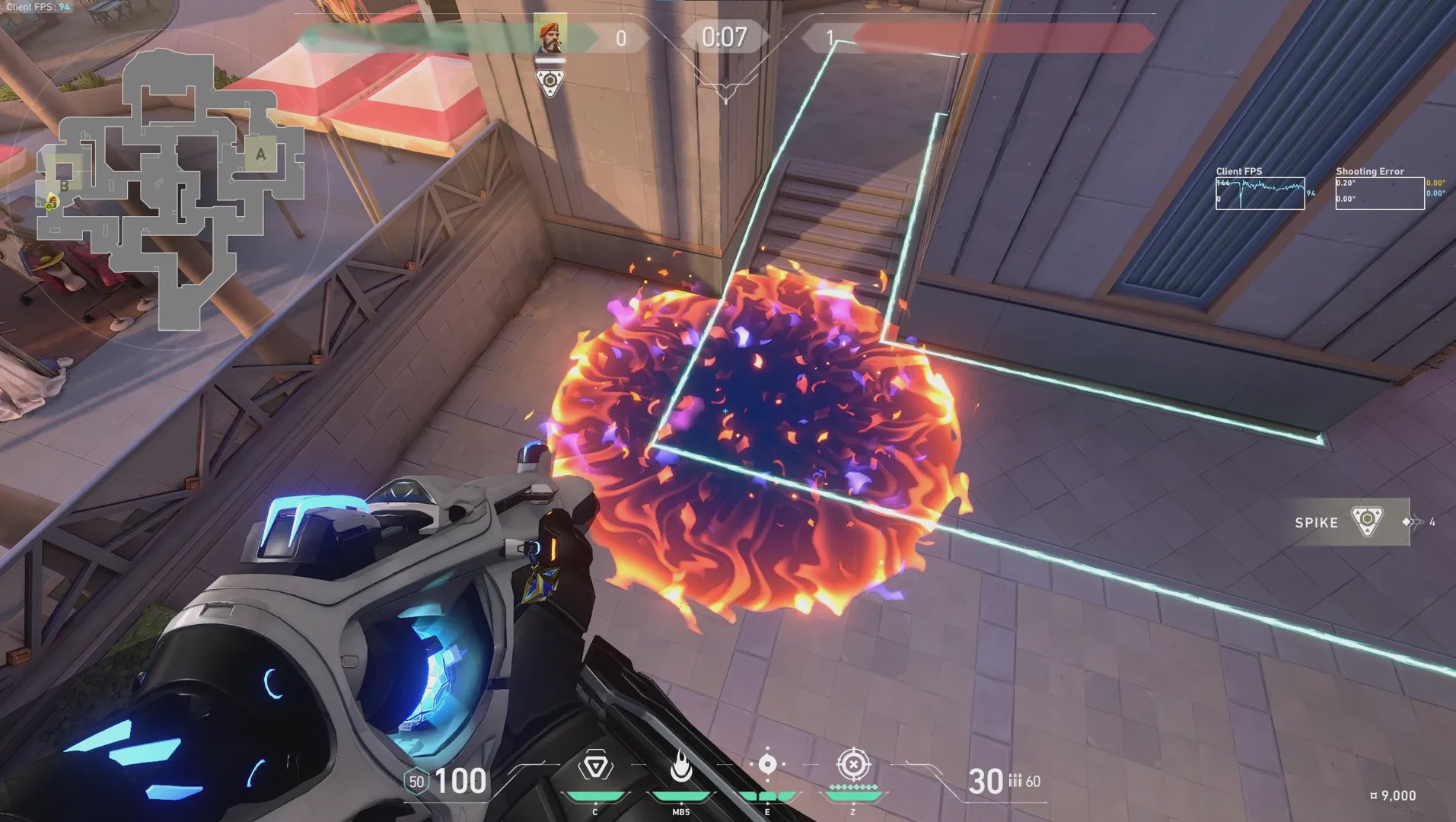Image resolution: width=1456 pixels, height=822 pixels.
Task: Click the spike icon under the portrait
Action: (x=550, y=82)
